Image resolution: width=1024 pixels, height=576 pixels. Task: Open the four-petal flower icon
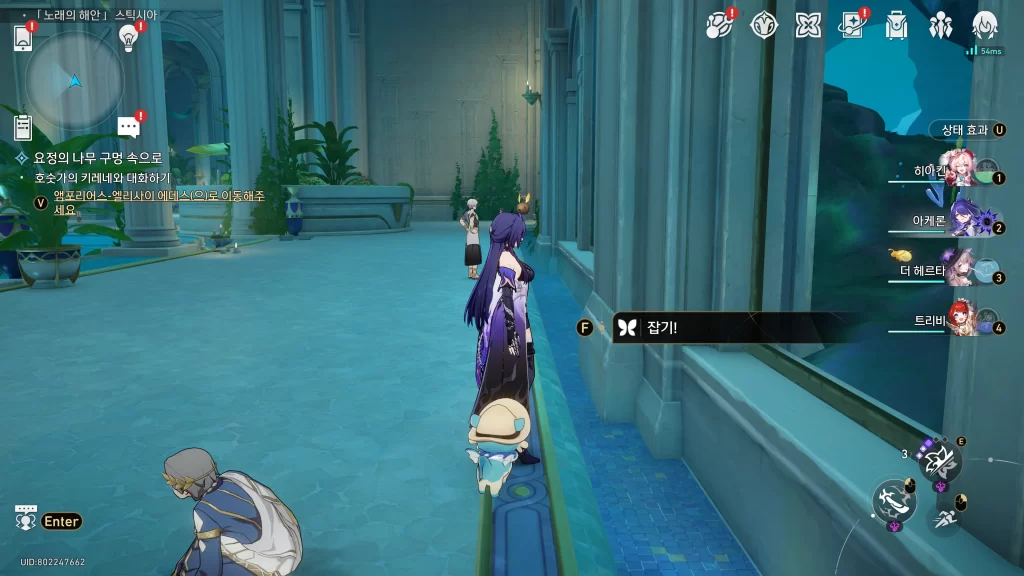[x=808, y=26]
